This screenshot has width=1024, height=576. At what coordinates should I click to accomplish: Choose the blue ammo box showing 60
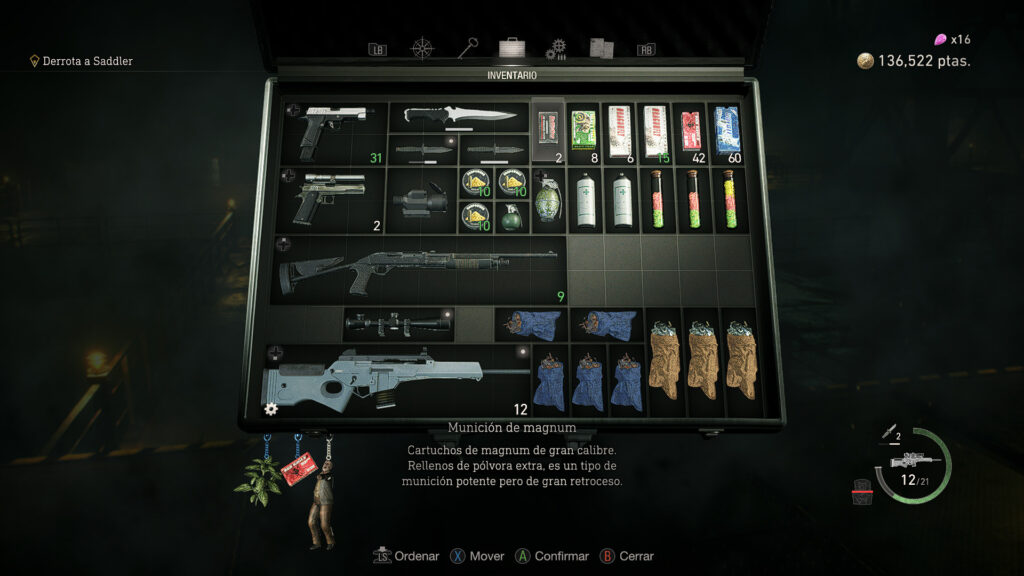(x=725, y=130)
